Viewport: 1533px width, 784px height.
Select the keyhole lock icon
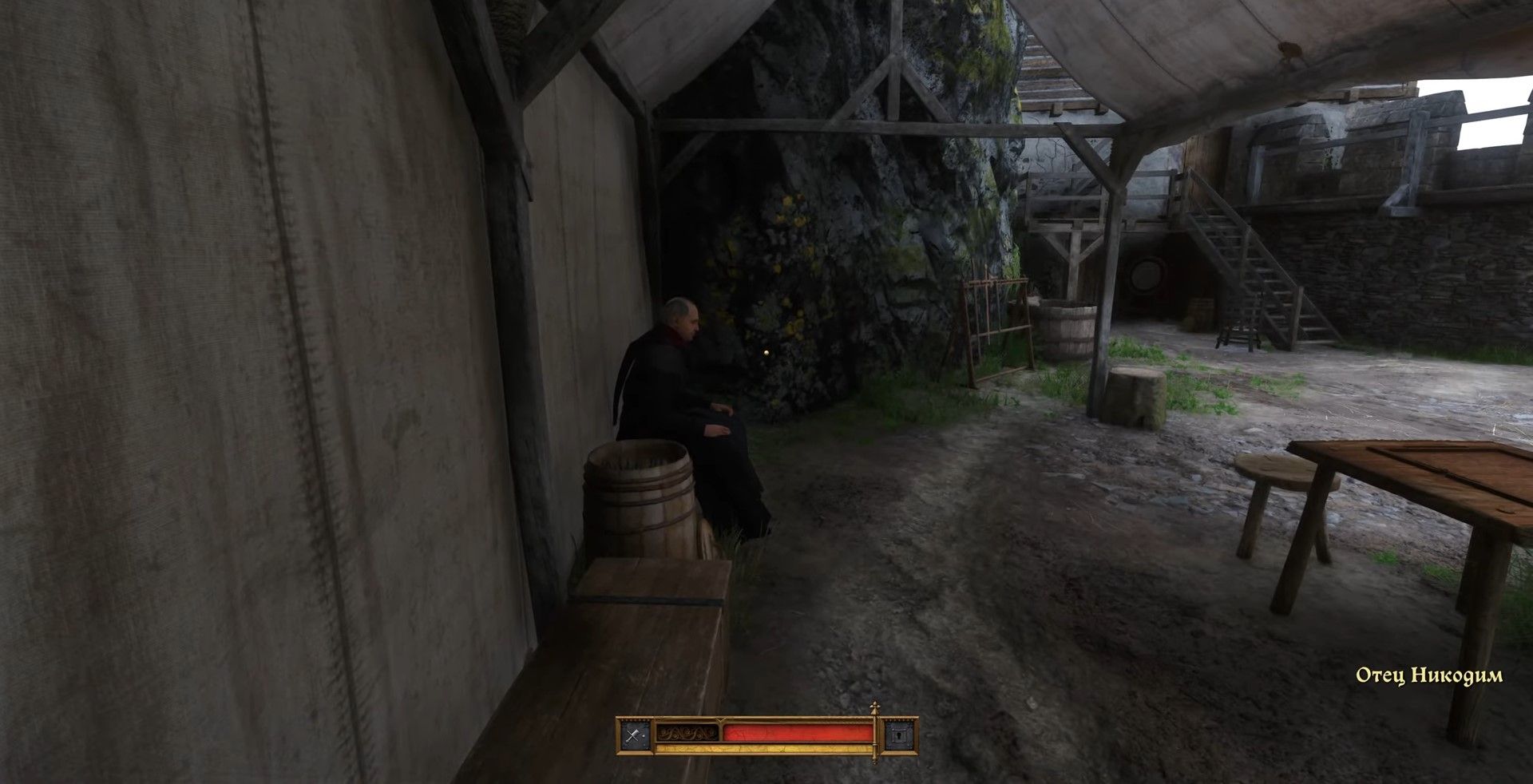[898, 735]
